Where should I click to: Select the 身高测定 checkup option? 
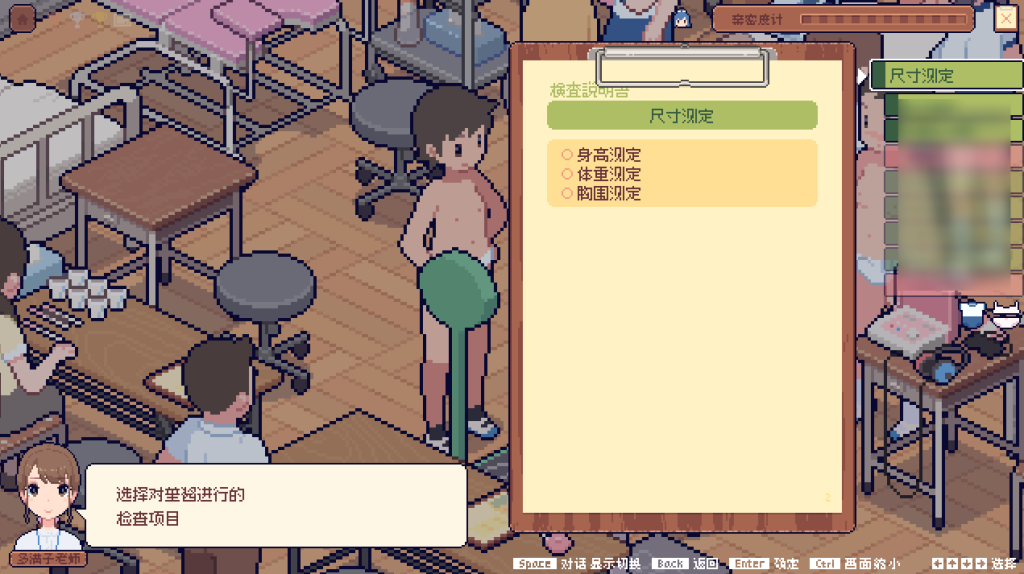point(608,155)
